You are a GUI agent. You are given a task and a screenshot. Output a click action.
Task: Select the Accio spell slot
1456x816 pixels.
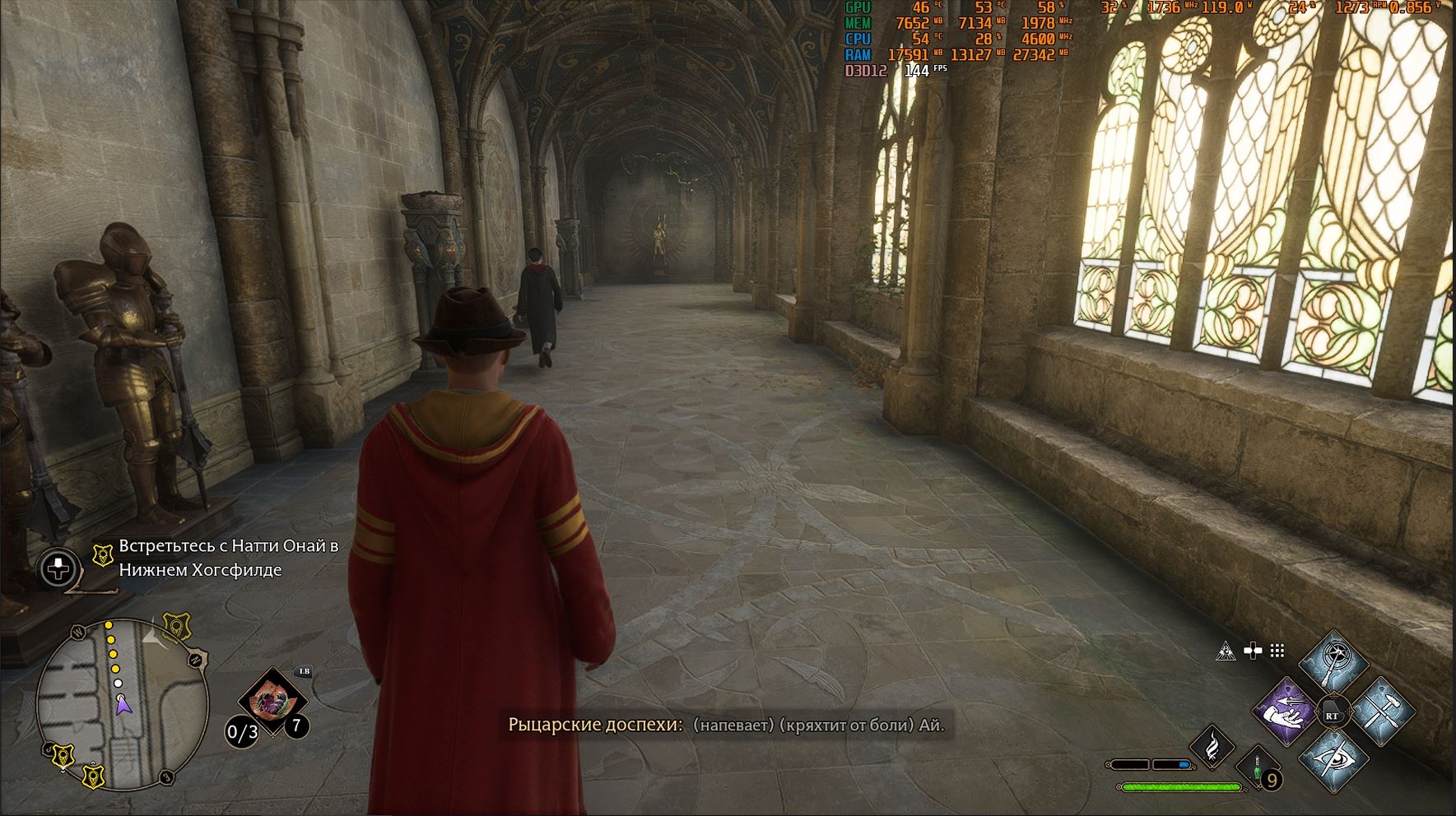pos(1286,712)
